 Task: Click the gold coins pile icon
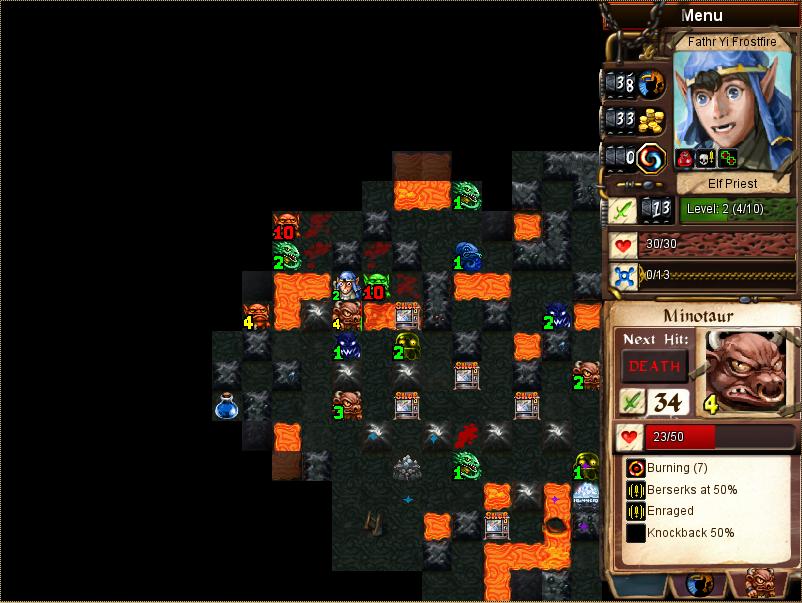(651, 121)
